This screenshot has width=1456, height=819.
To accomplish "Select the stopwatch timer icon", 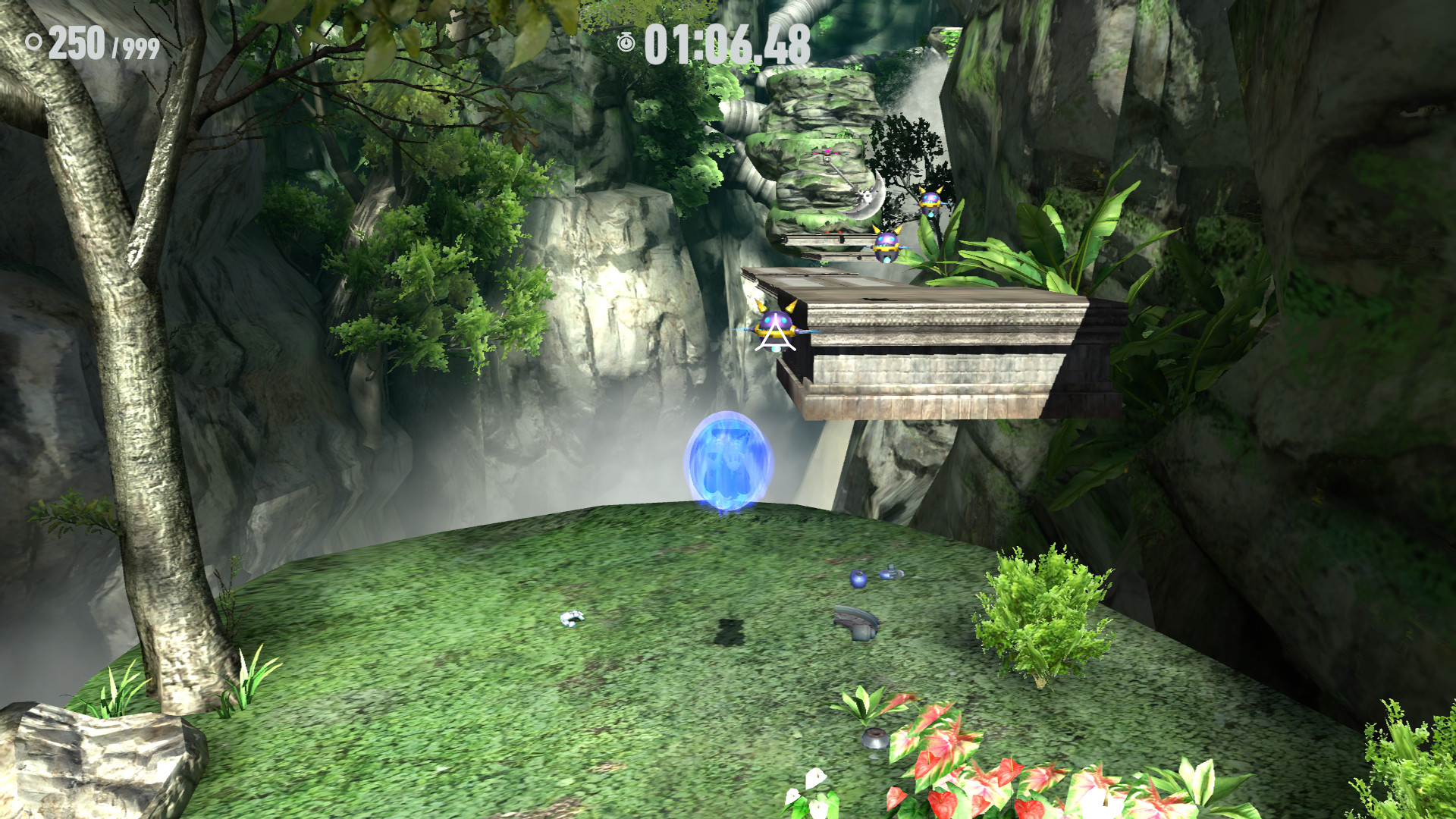I will tap(627, 43).
